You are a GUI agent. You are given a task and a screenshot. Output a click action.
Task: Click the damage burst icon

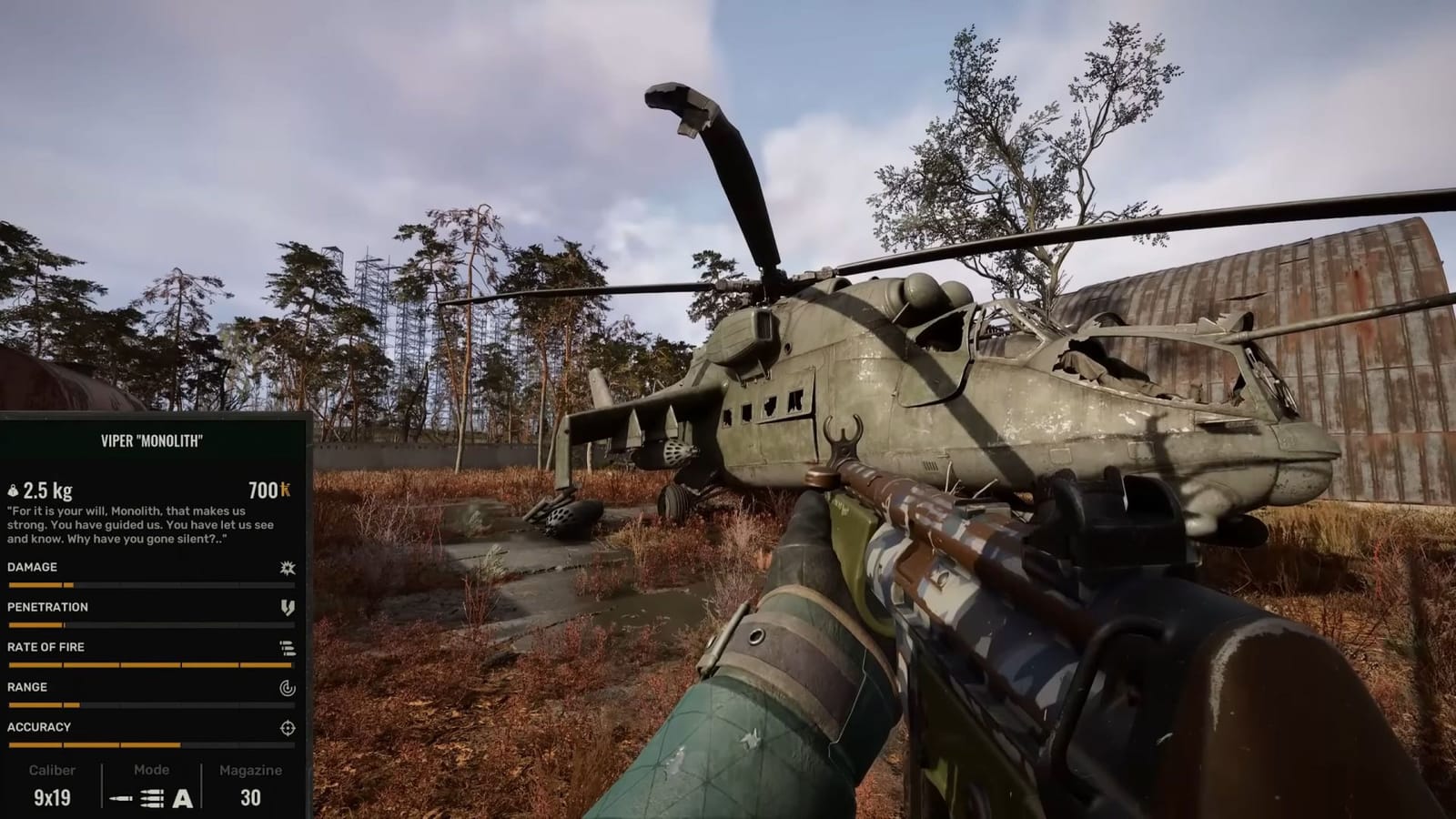click(x=288, y=567)
